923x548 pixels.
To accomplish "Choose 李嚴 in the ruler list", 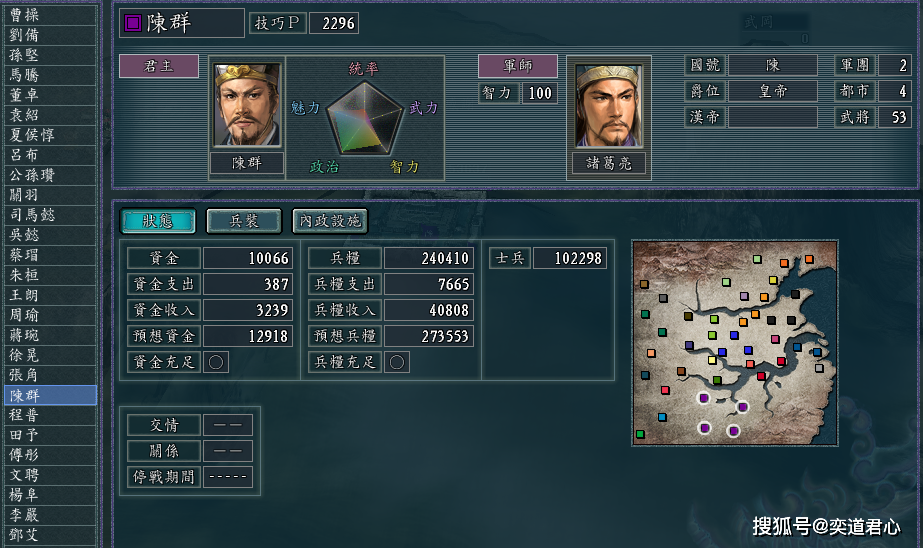I will coord(48,515).
